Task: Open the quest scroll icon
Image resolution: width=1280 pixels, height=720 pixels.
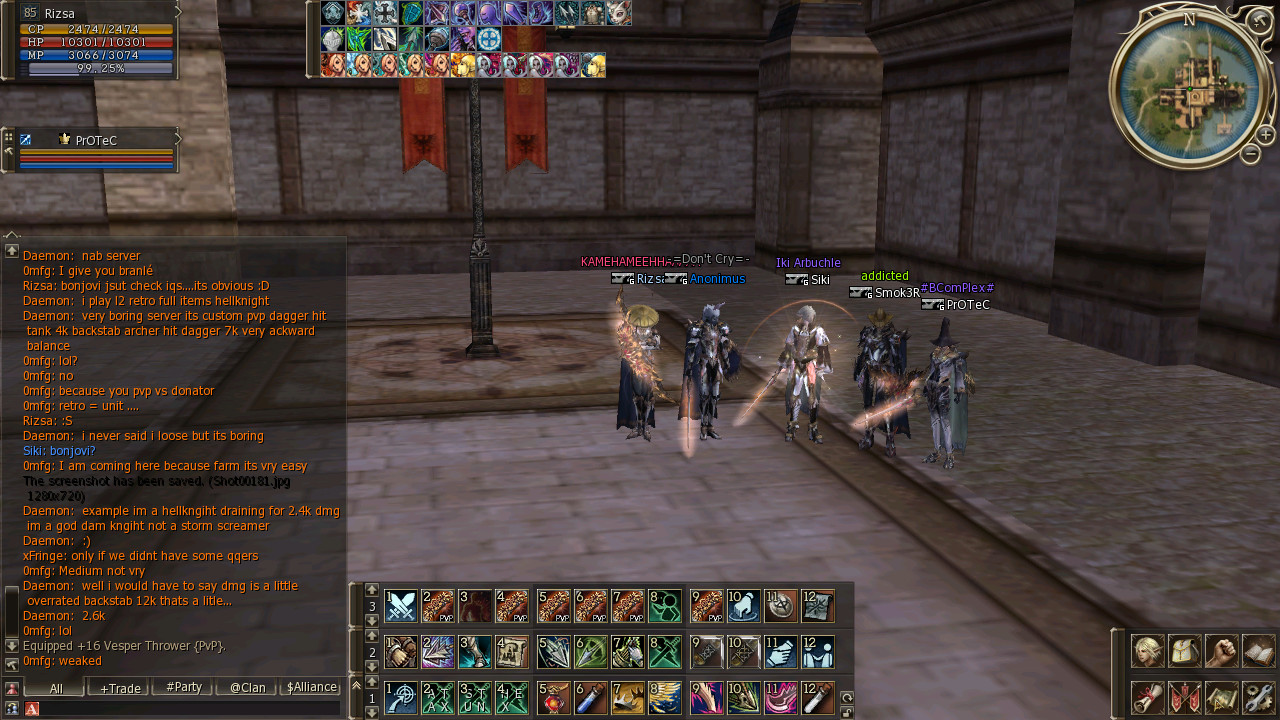Action: pyautogui.click(x=1147, y=696)
